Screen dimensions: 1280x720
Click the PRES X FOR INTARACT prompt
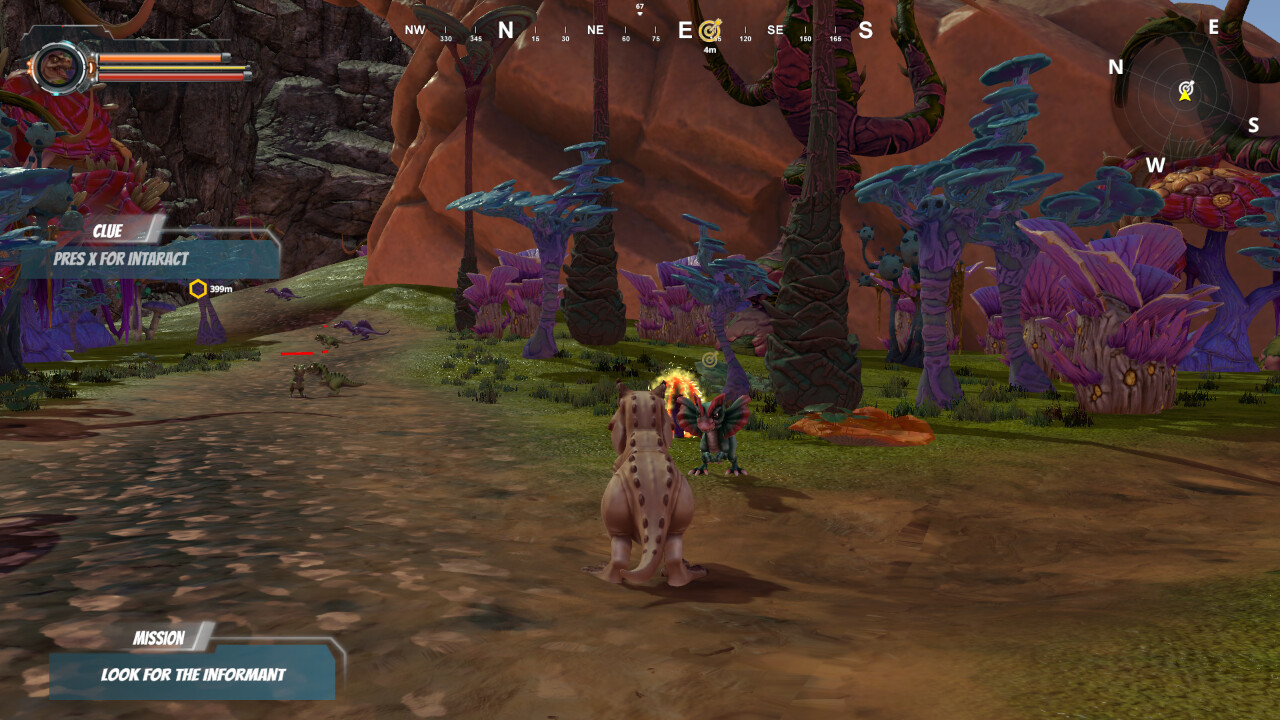(x=120, y=258)
